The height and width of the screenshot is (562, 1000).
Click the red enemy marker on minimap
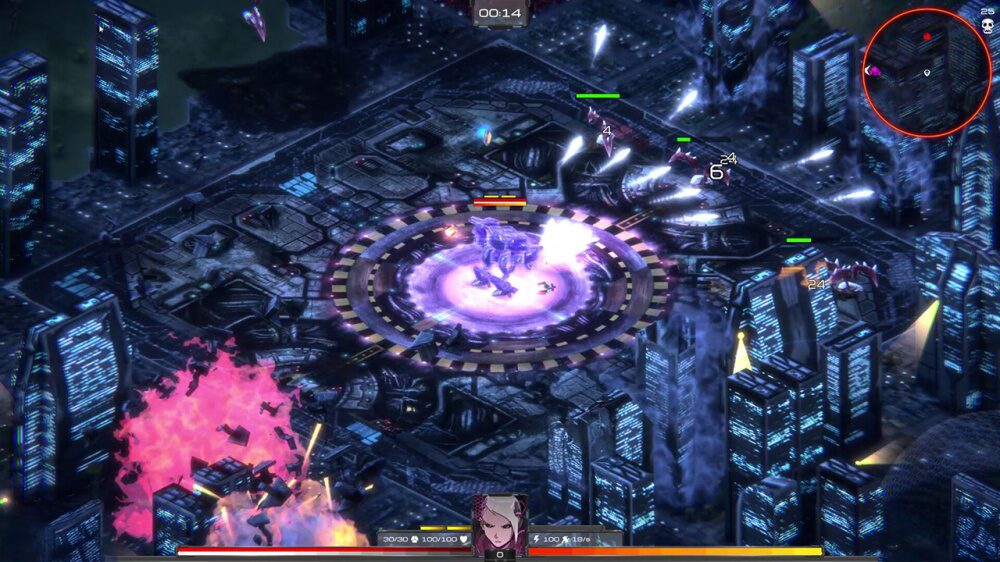927,37
